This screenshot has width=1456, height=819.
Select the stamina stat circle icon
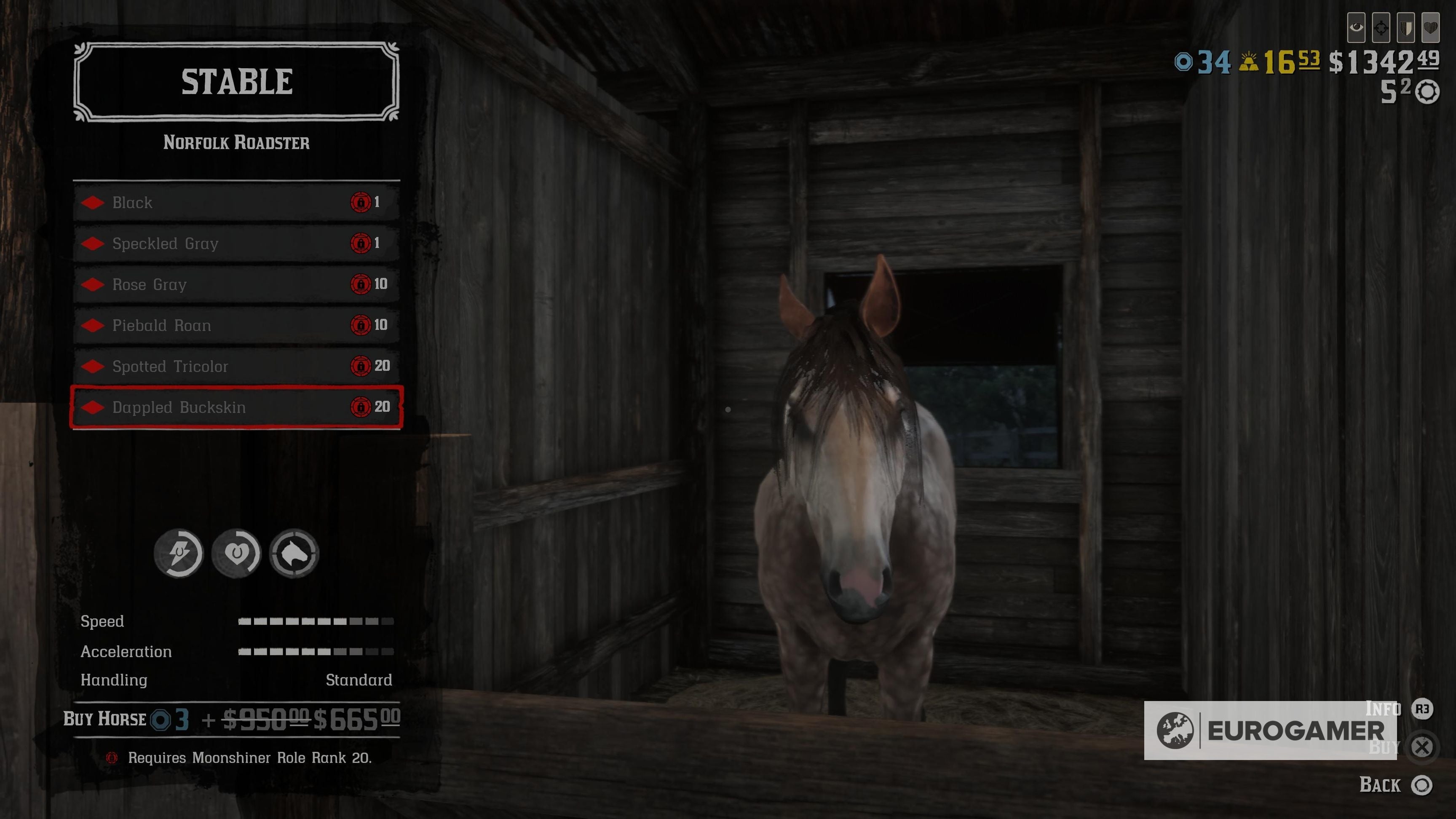[x=179, y=554]
